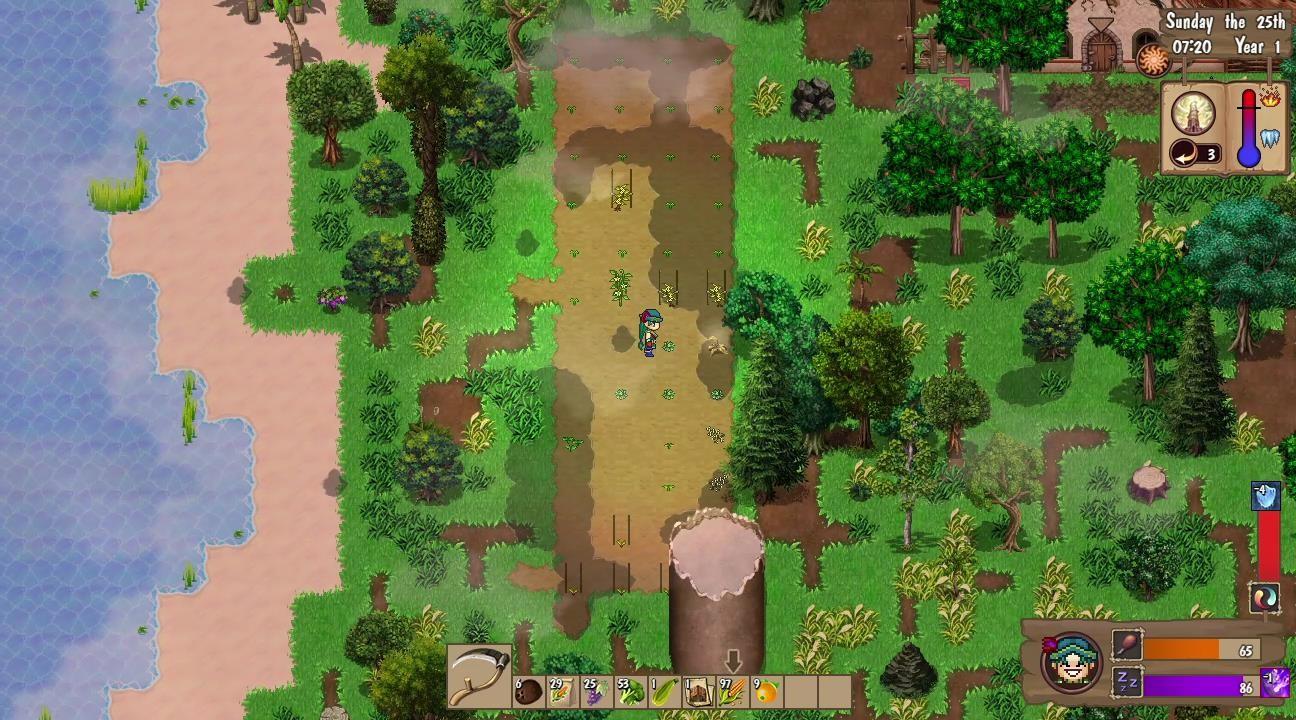This screenshot has height=720, width=1296.
Task: Select the broccoli stack of 53
Action: (x=631, y=692)
